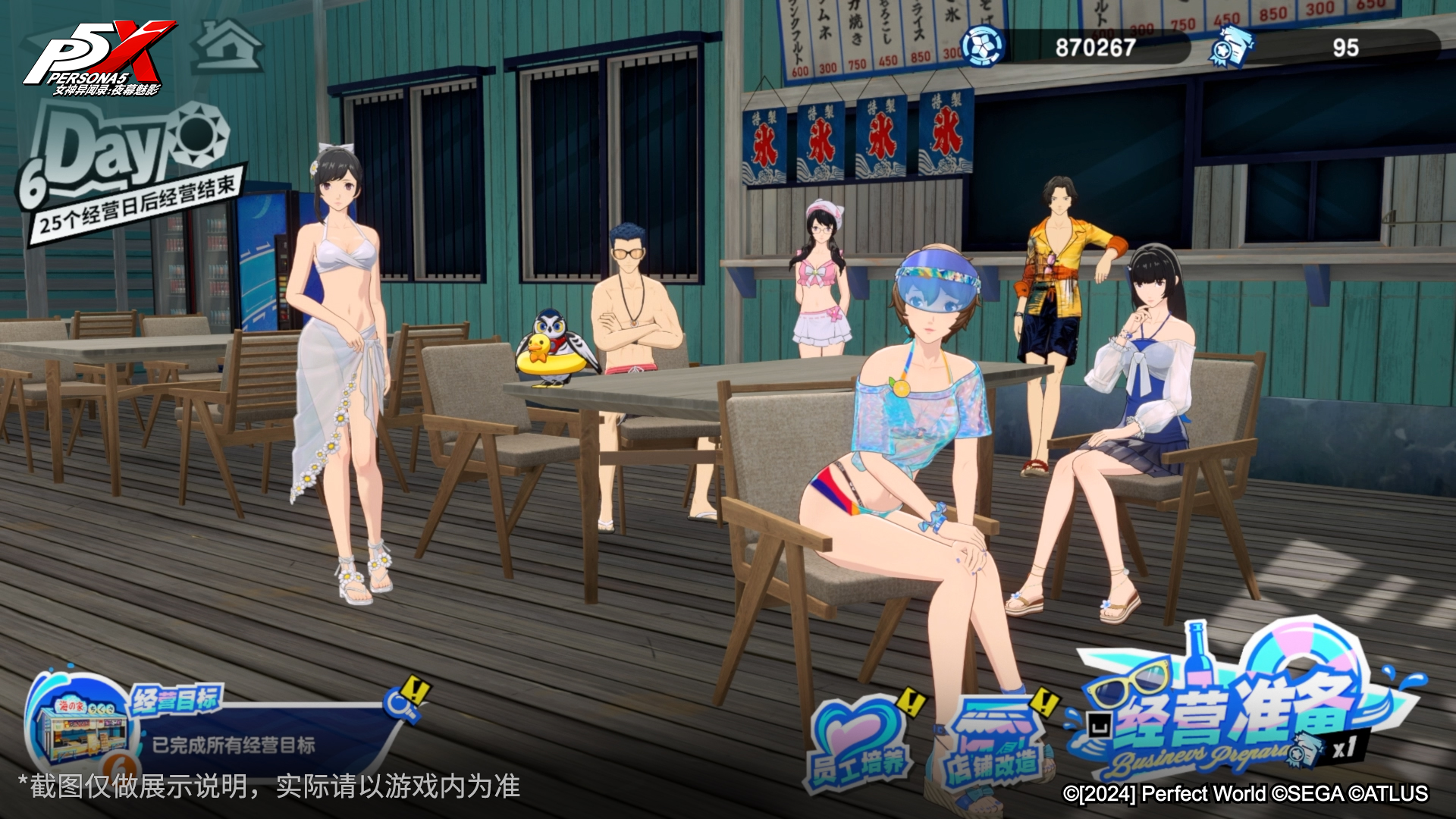The width and height of the screenshot is (1456, 819).
Task: Open 员工培养 staff training
Action: point(859,743)
